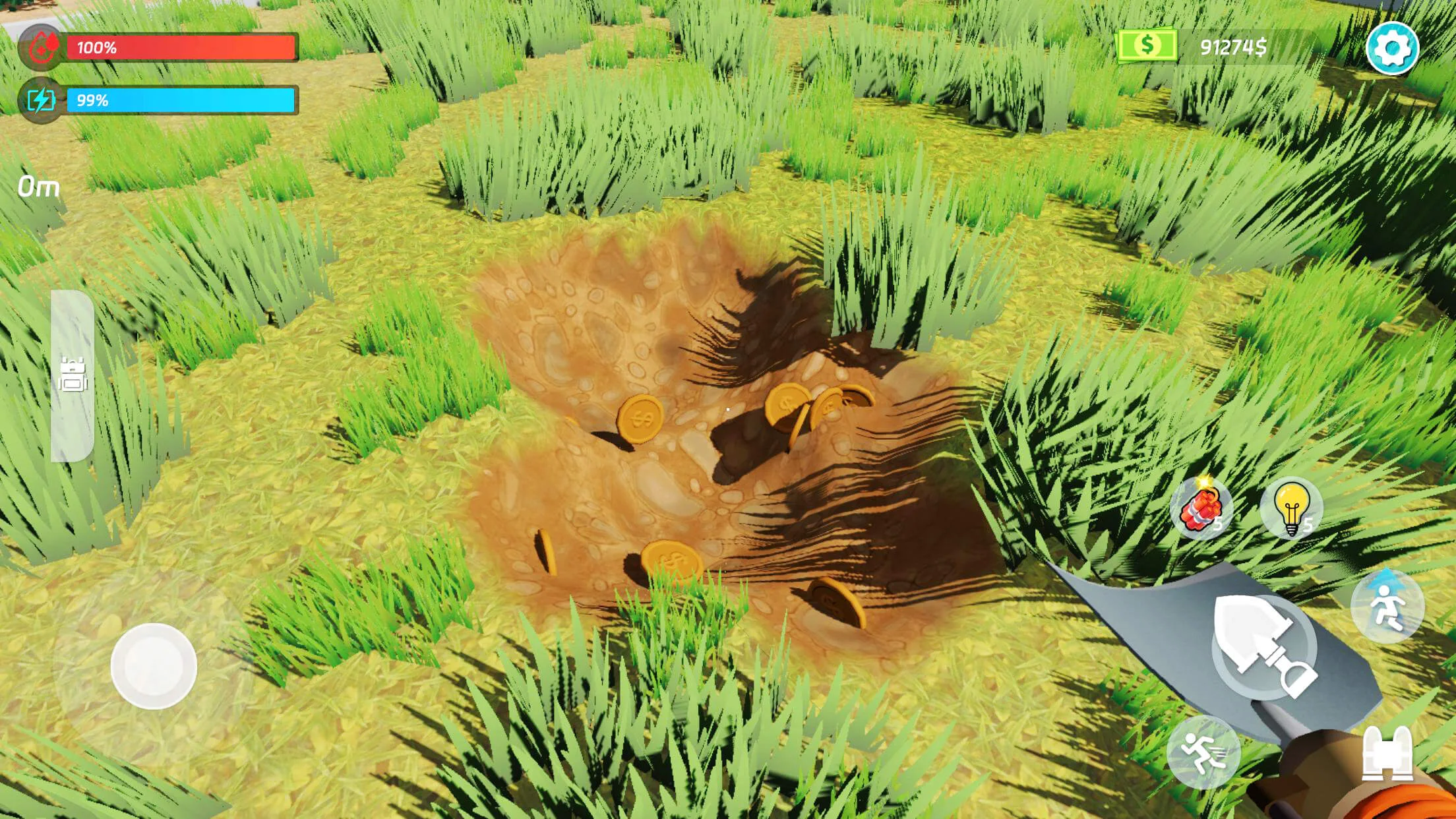Toggle the sprint running button
Screen dimensions: 1456x819
click(x=1203, y=752)
